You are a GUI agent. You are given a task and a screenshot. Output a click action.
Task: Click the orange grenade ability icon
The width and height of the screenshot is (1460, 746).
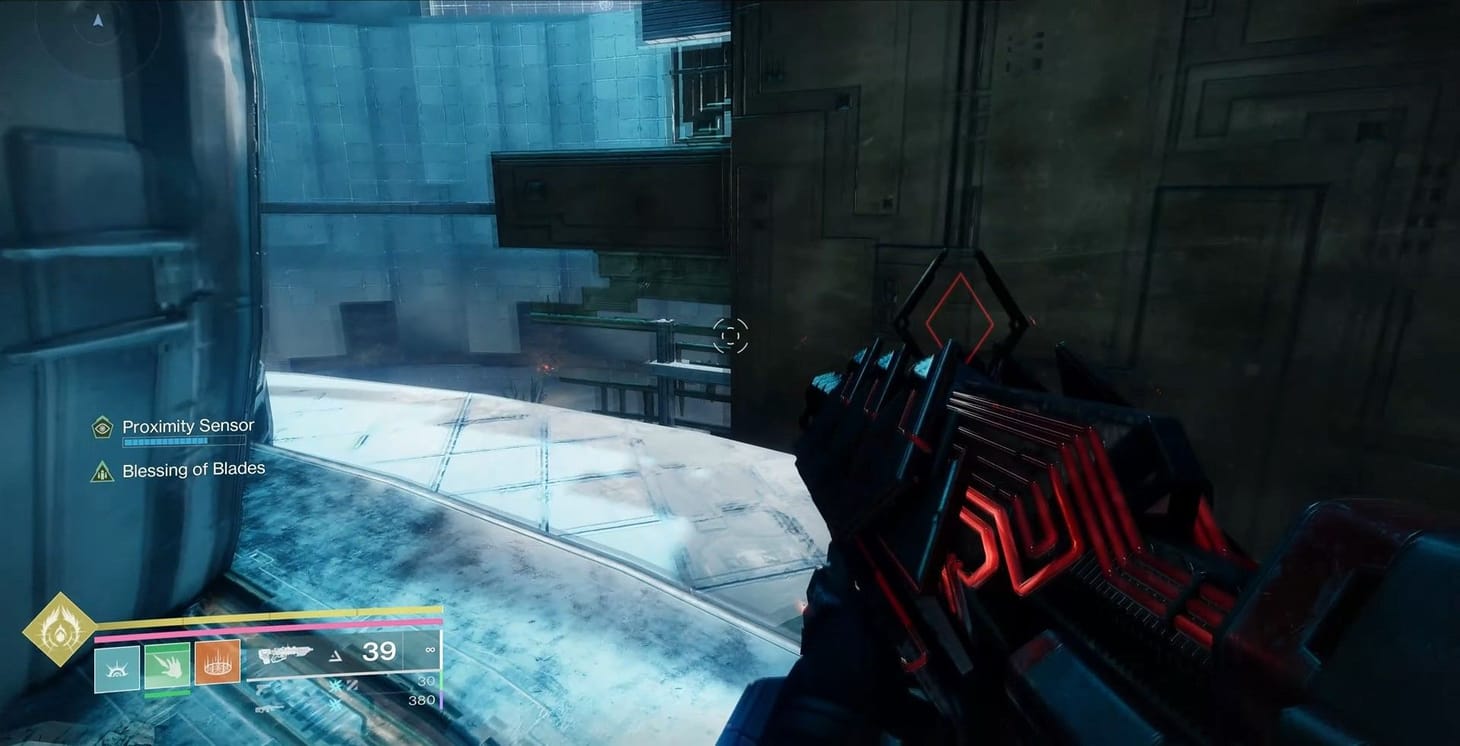click(x=216, y=663)
